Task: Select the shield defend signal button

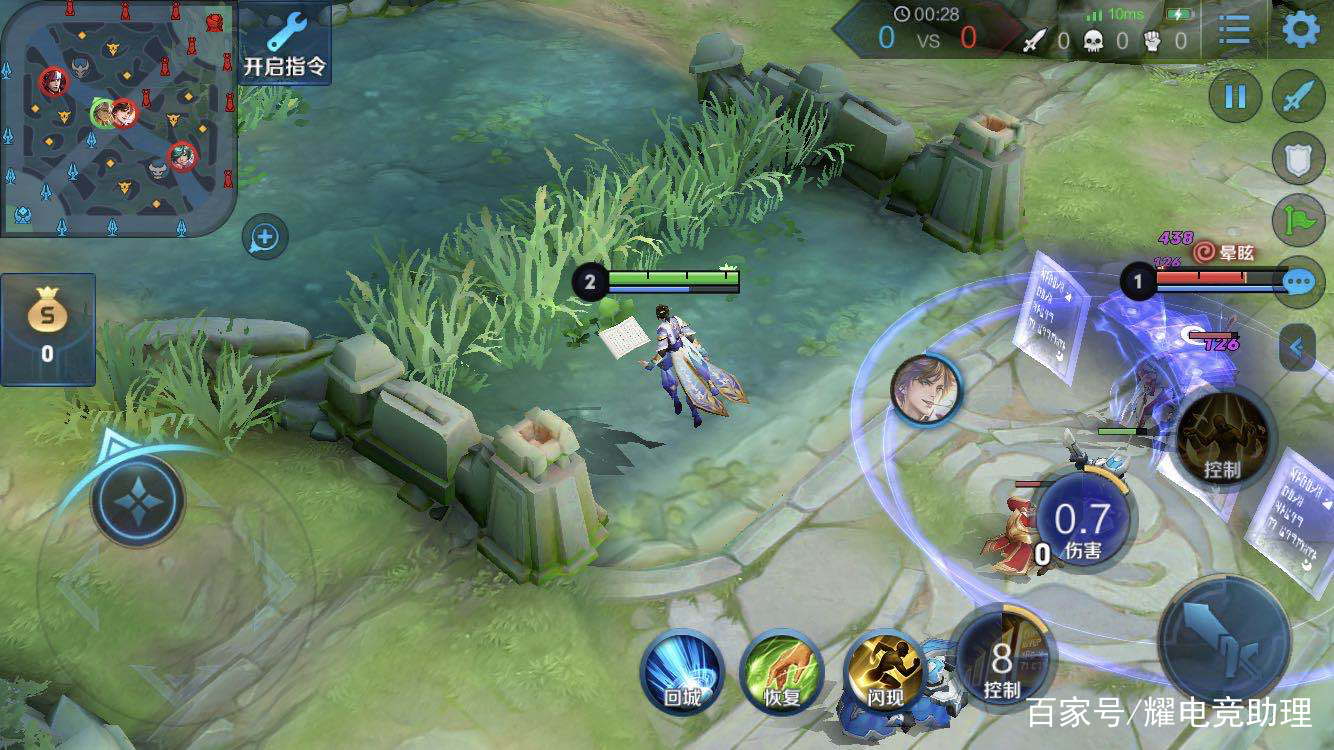Action: pyautogui.click(x=1298, y=159)
